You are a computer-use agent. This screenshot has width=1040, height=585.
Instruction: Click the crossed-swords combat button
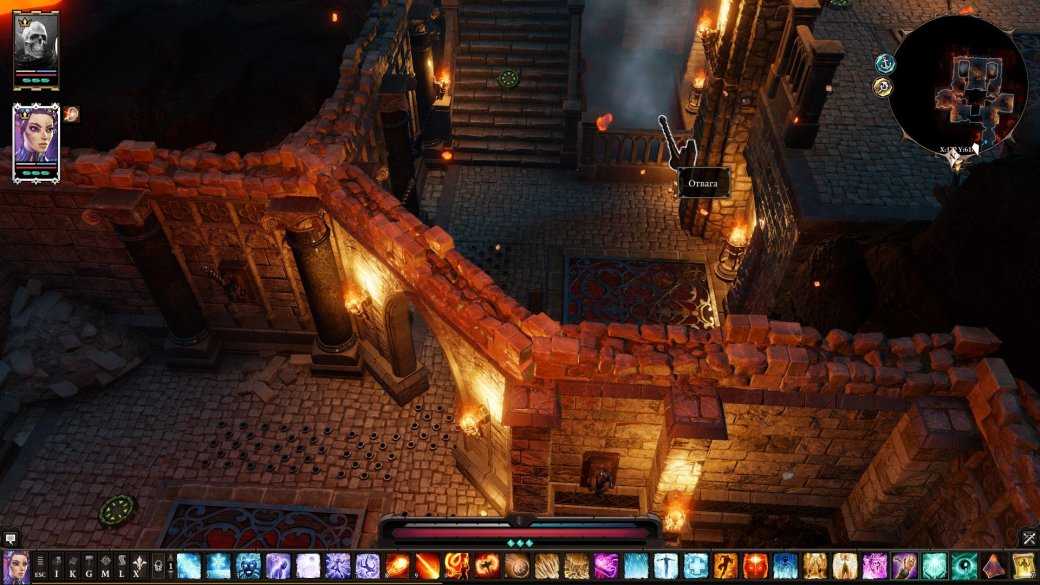point(1028,539)
